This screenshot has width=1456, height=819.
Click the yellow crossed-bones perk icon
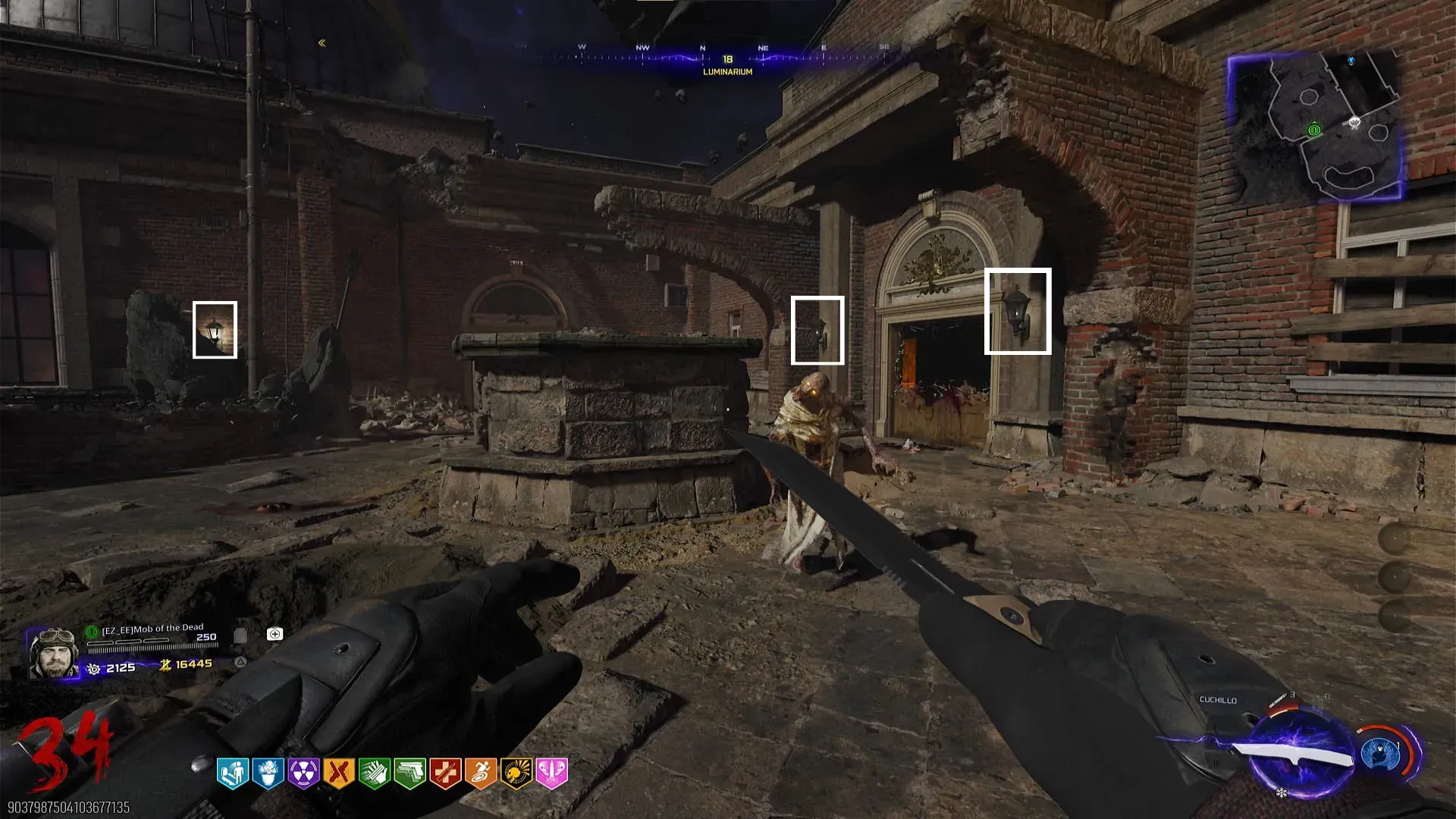pyautogui.click(x=339, y=773)
